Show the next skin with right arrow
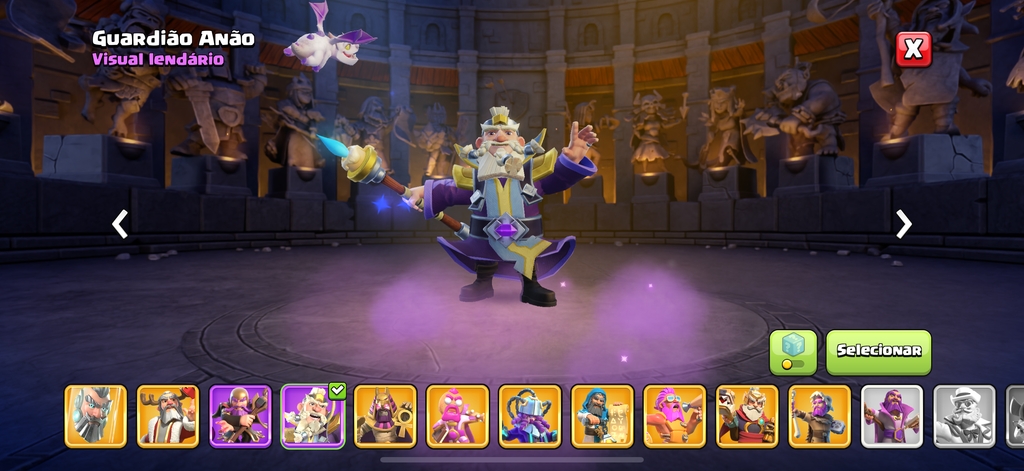Viewport: 1024px width, 471px height. coord(904,224)
